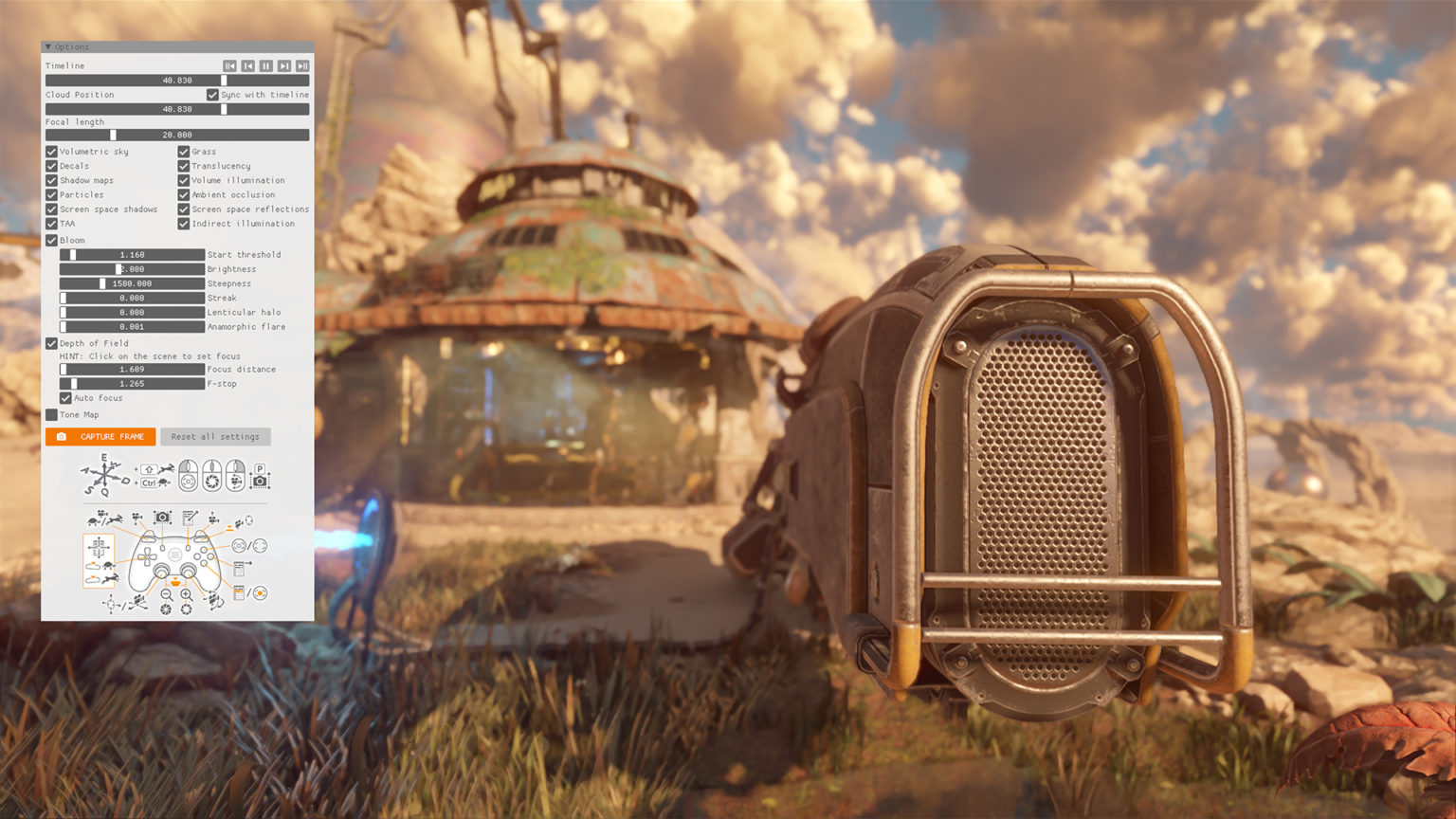
Task: Click Reset all settings
Action: (215, 436)
